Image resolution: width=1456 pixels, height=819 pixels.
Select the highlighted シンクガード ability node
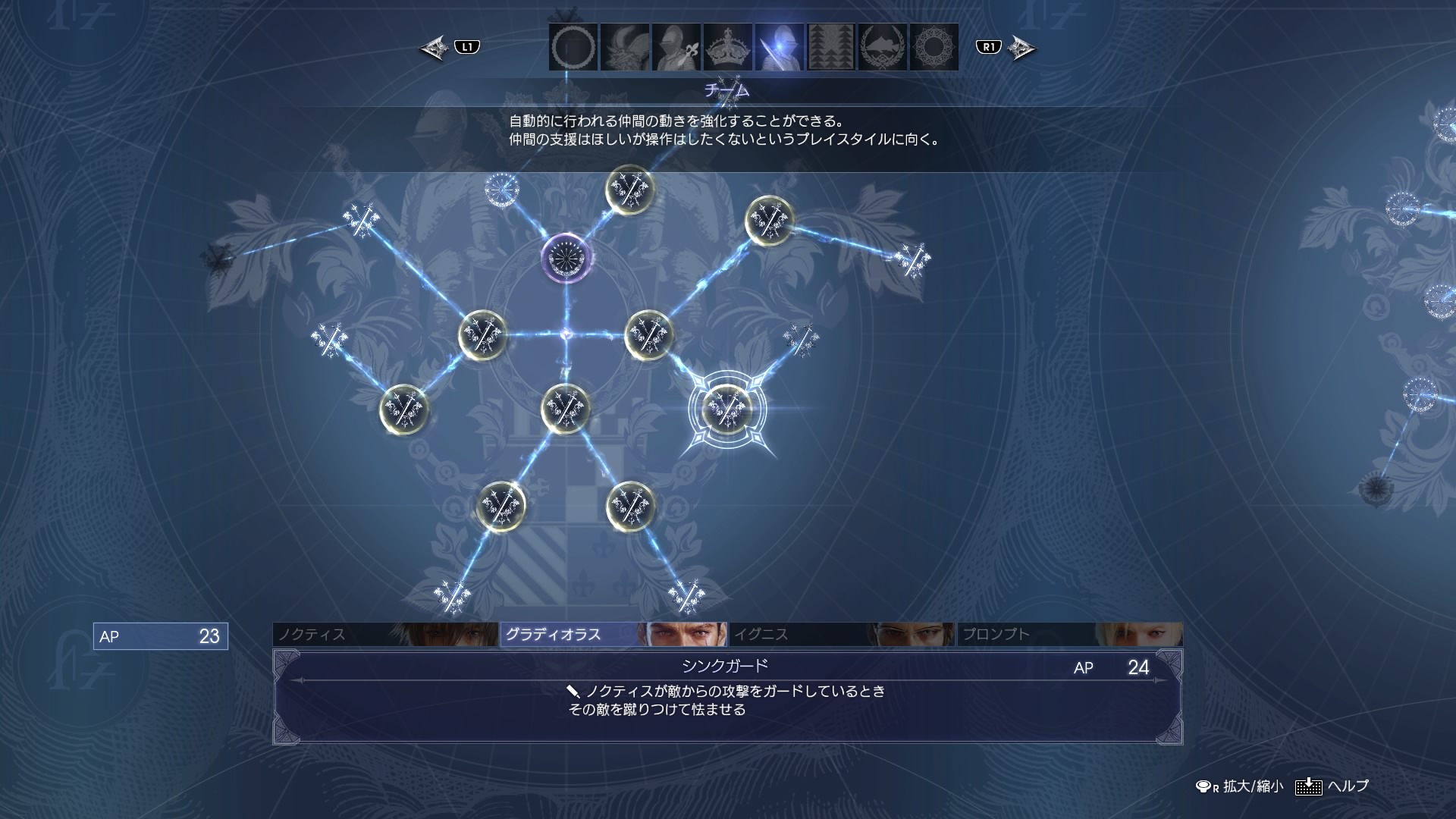coord(727,409)
